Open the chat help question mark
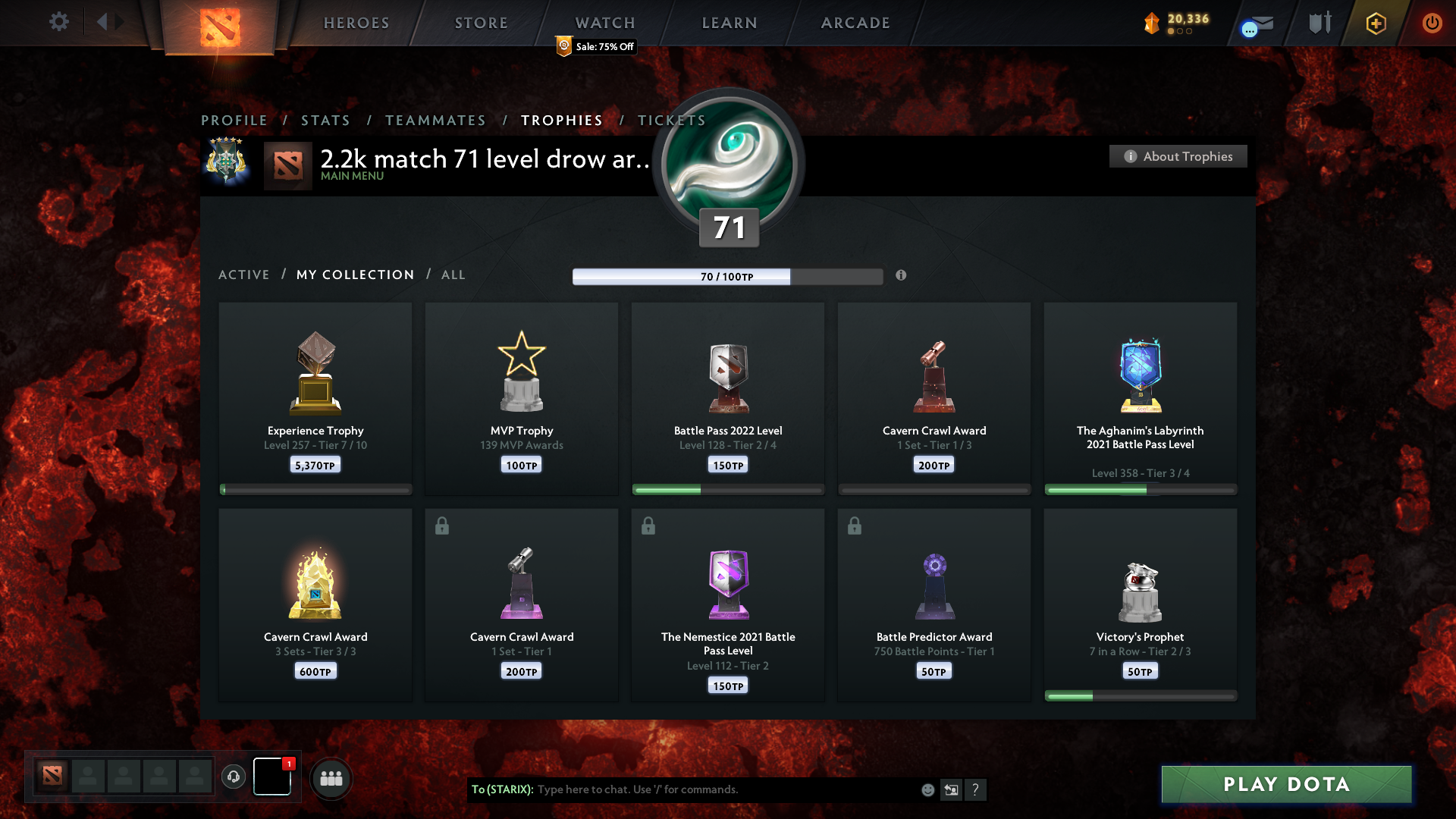Image resolution: width=1456 pixels, height=819 pixels. [977, 789]
